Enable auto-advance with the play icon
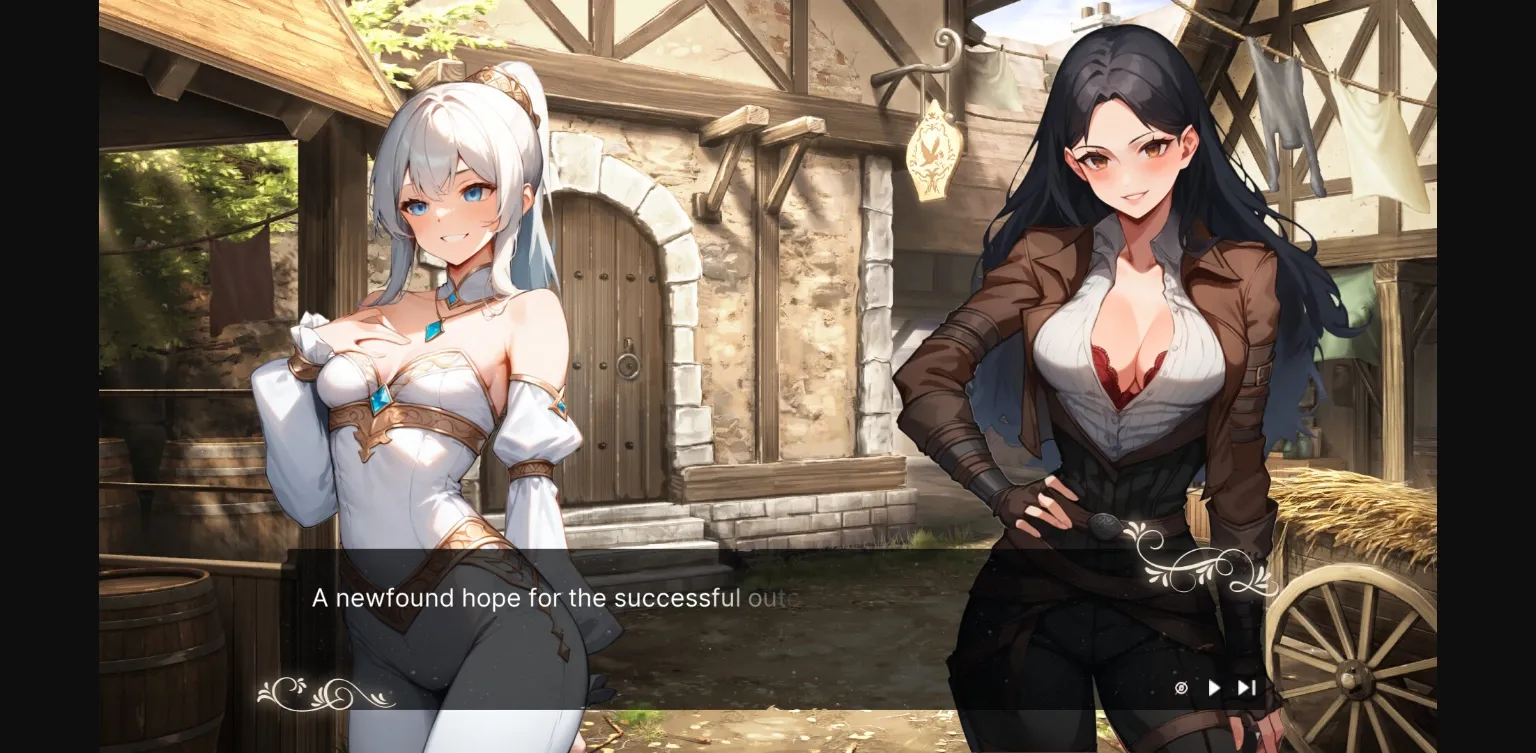The width and height of the screenshot is (1536, 753). pos(1214,687)
